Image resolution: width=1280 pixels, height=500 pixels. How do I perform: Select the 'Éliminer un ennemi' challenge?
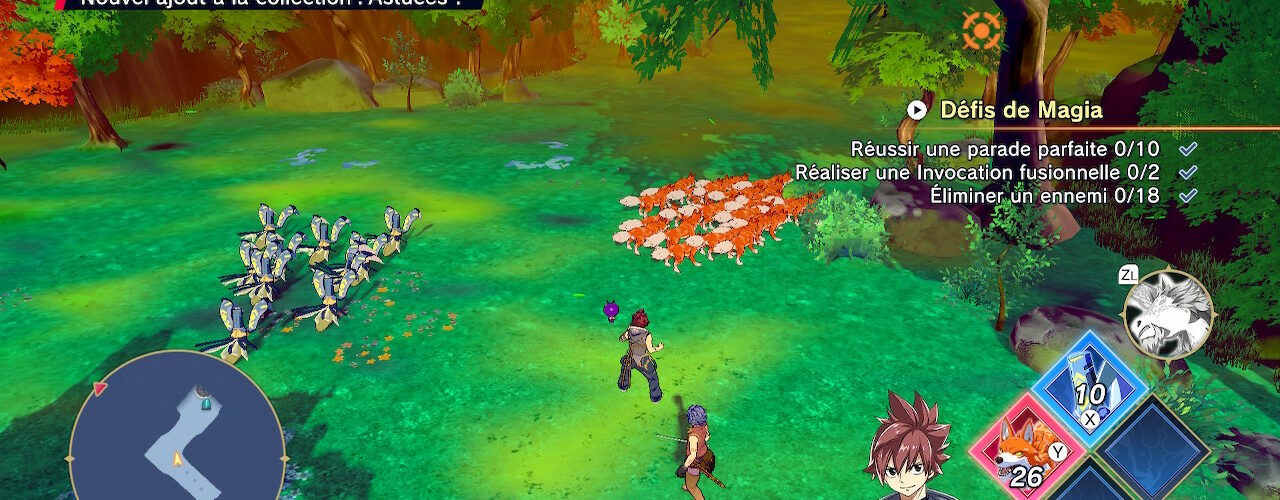tap(1044, 196)
